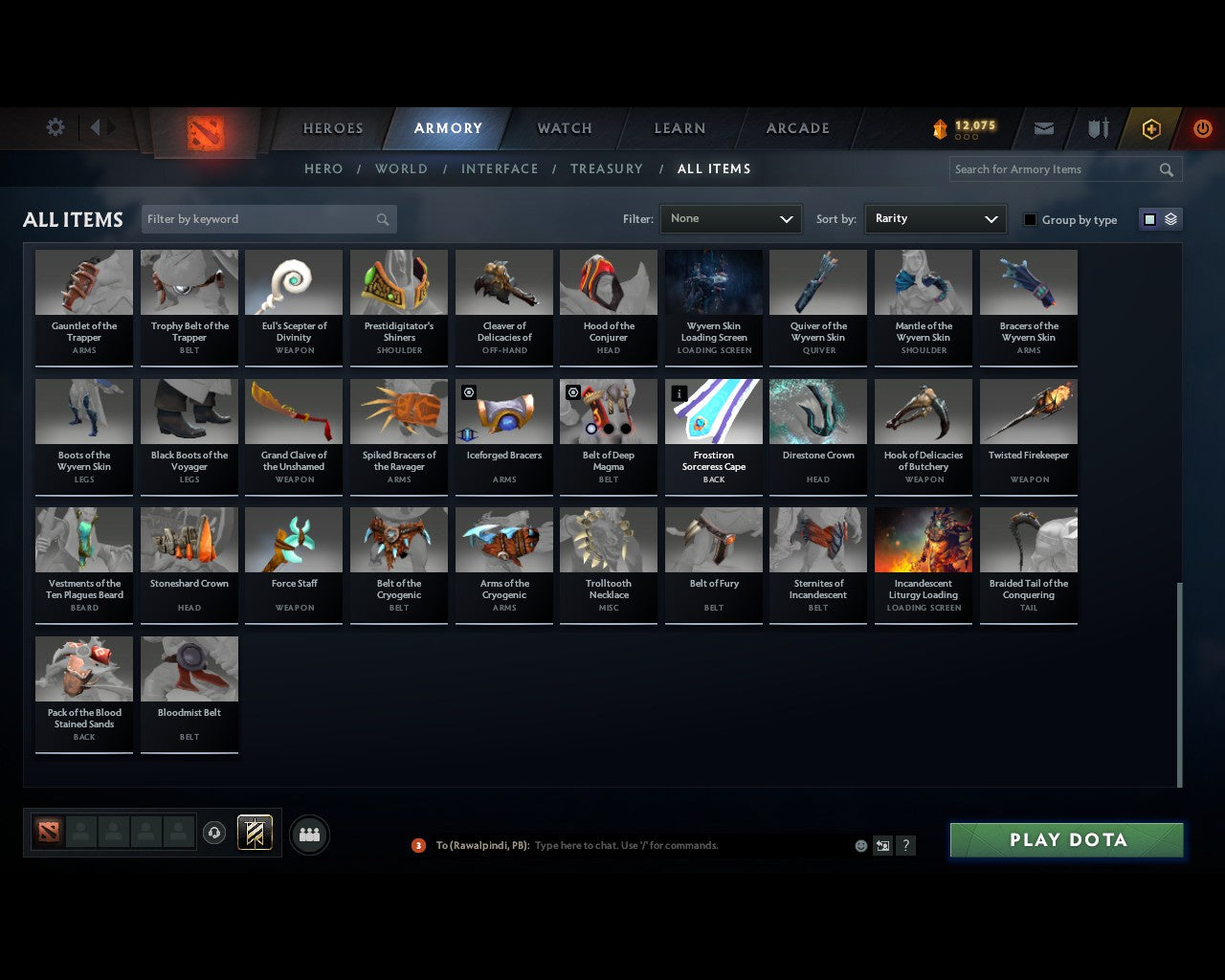Click the shield and sword battle pass icon
1225x980 pixels.
click(1097, 127)
